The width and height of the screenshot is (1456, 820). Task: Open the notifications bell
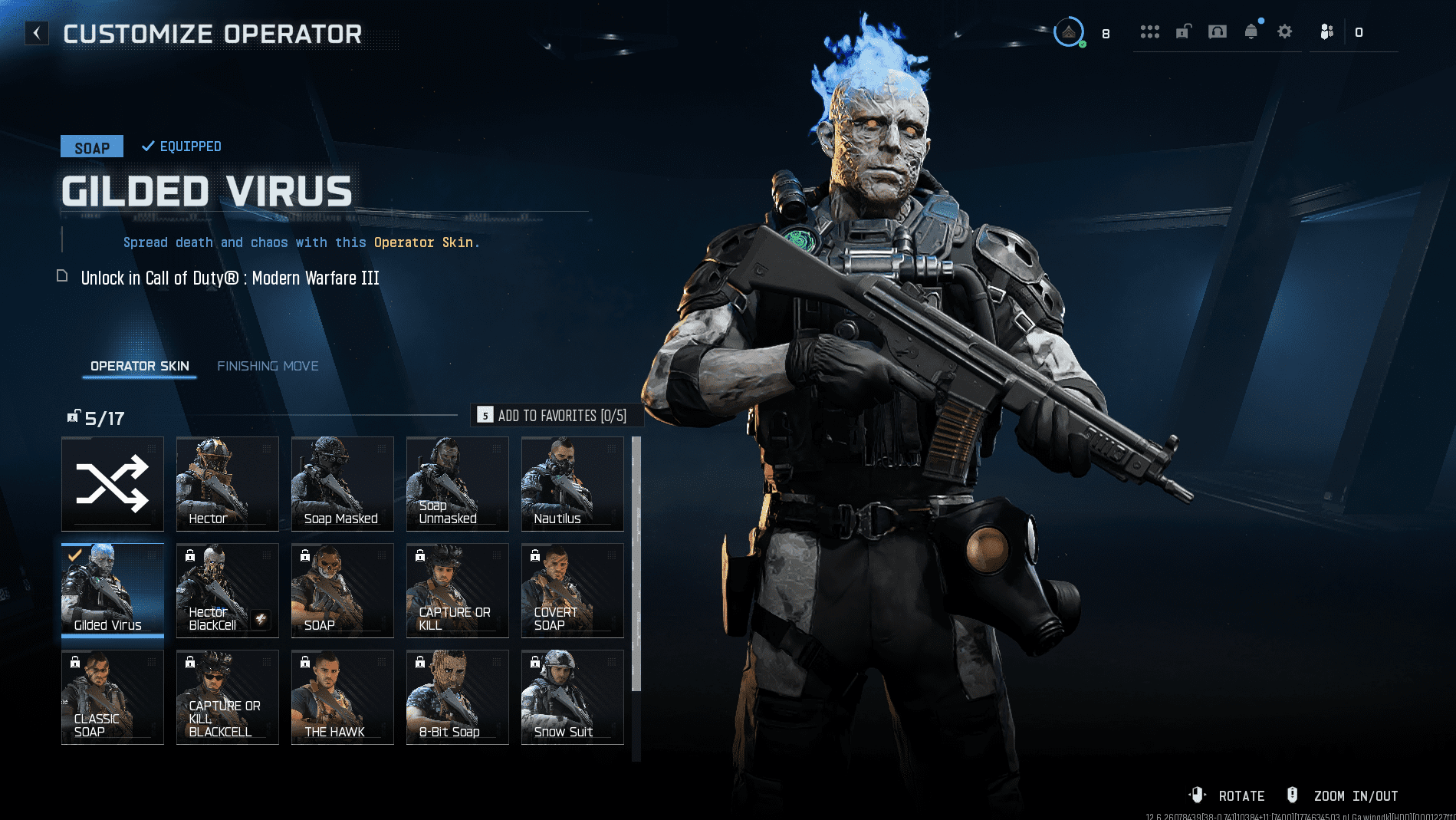[1251, 31]
